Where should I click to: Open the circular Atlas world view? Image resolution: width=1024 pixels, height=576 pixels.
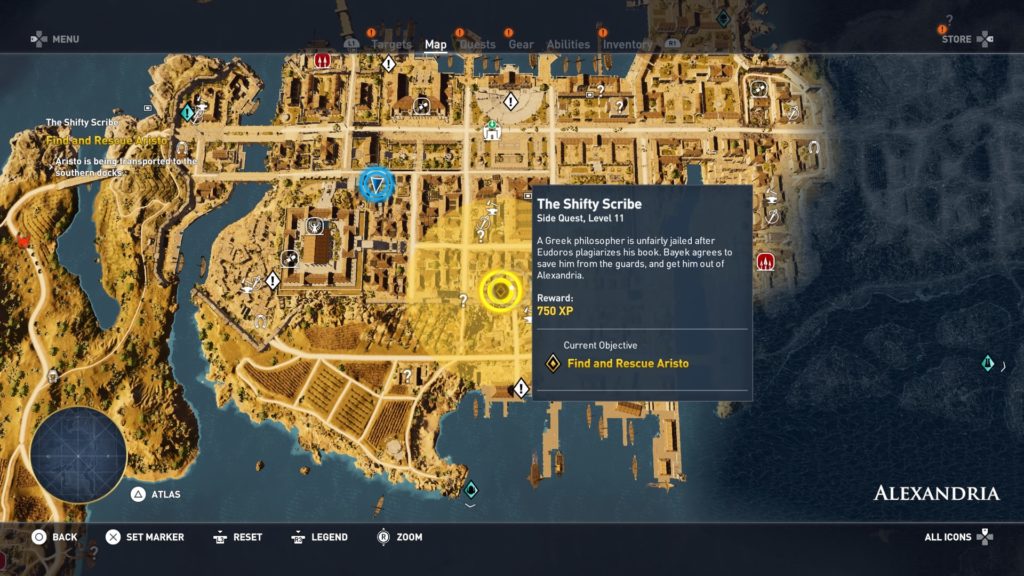click(78, 455)
